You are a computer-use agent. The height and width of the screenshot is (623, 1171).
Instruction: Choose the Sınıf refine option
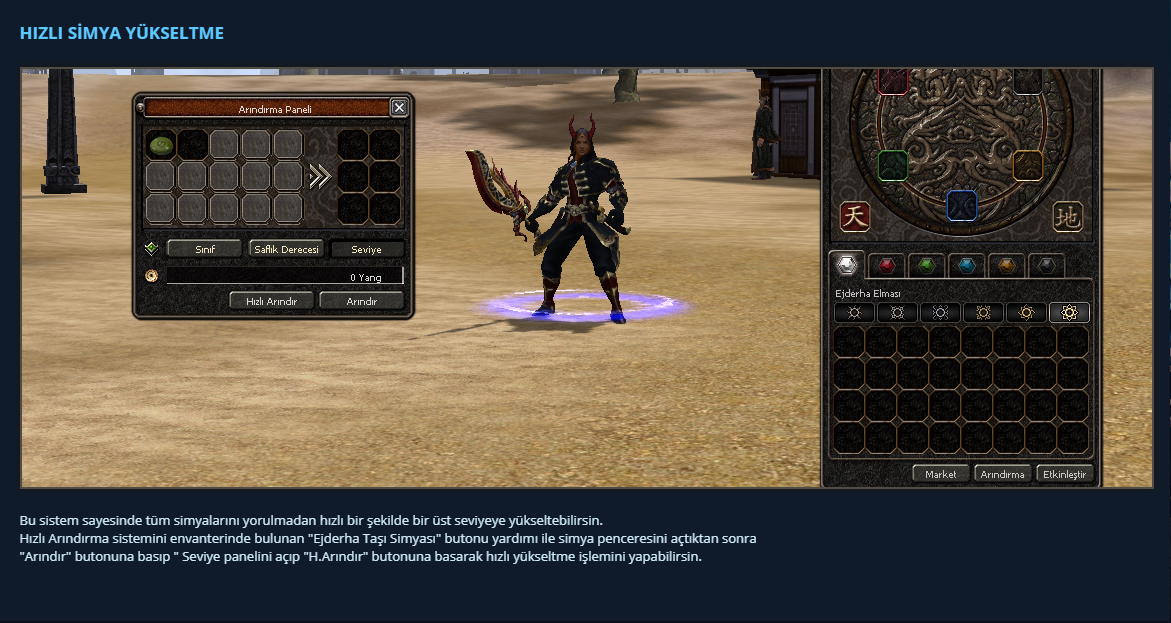(x=204, y=249)
